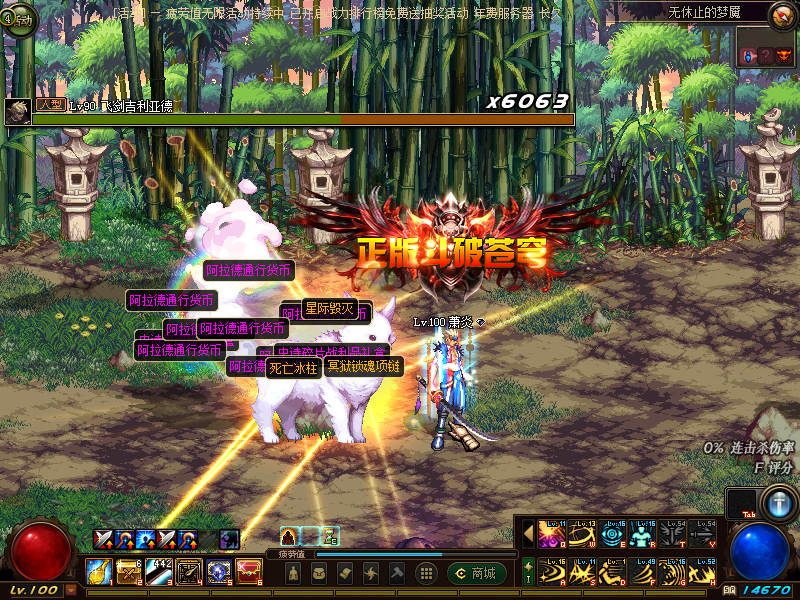Activate the Lv.52 flame skill on H
Image resolution: width=800 pixels, height=600 pixels.
pyautogui.click(x=704, y=572)
